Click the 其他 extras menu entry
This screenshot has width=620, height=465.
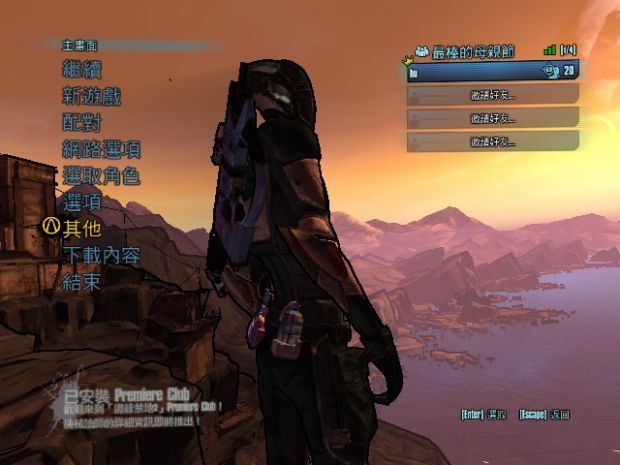pyautogui.click(x=82, y=228)
